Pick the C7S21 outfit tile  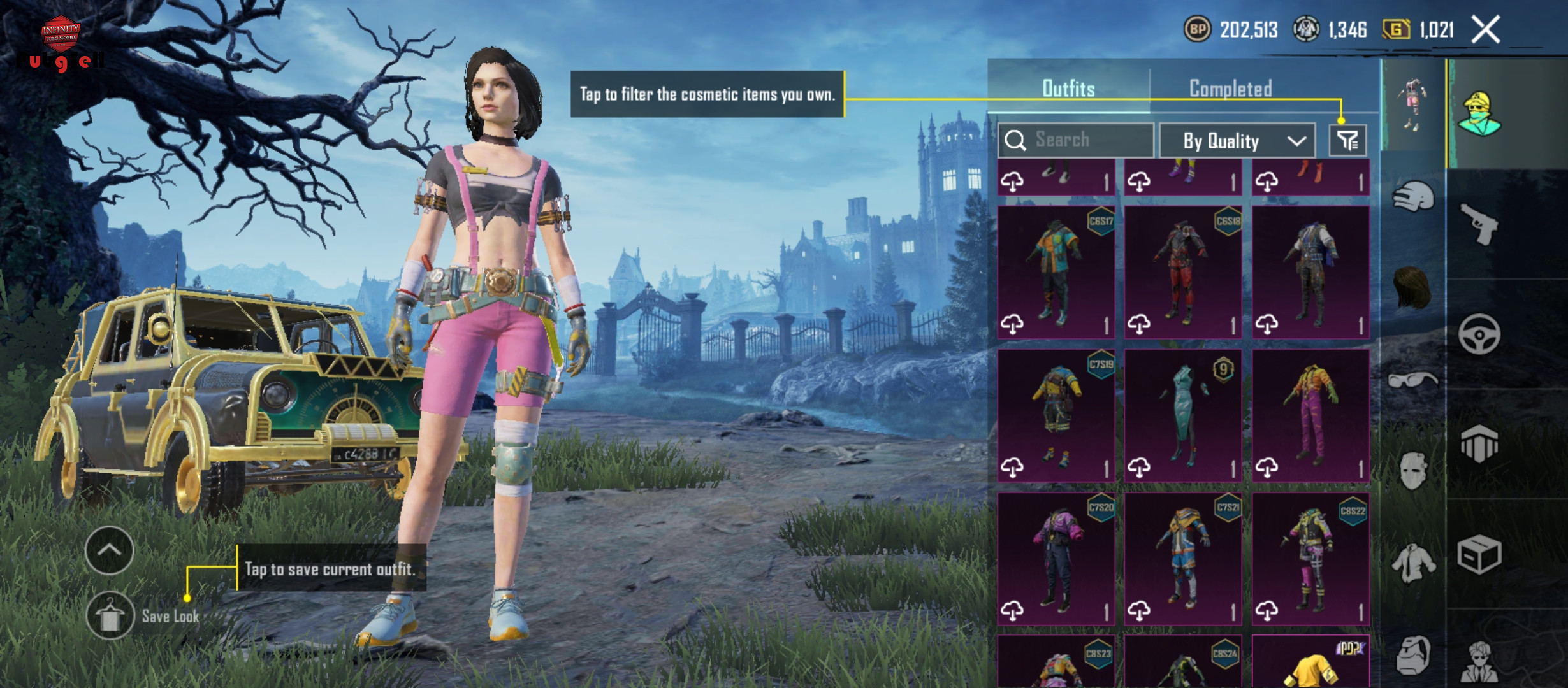[x=1183, y=559]
